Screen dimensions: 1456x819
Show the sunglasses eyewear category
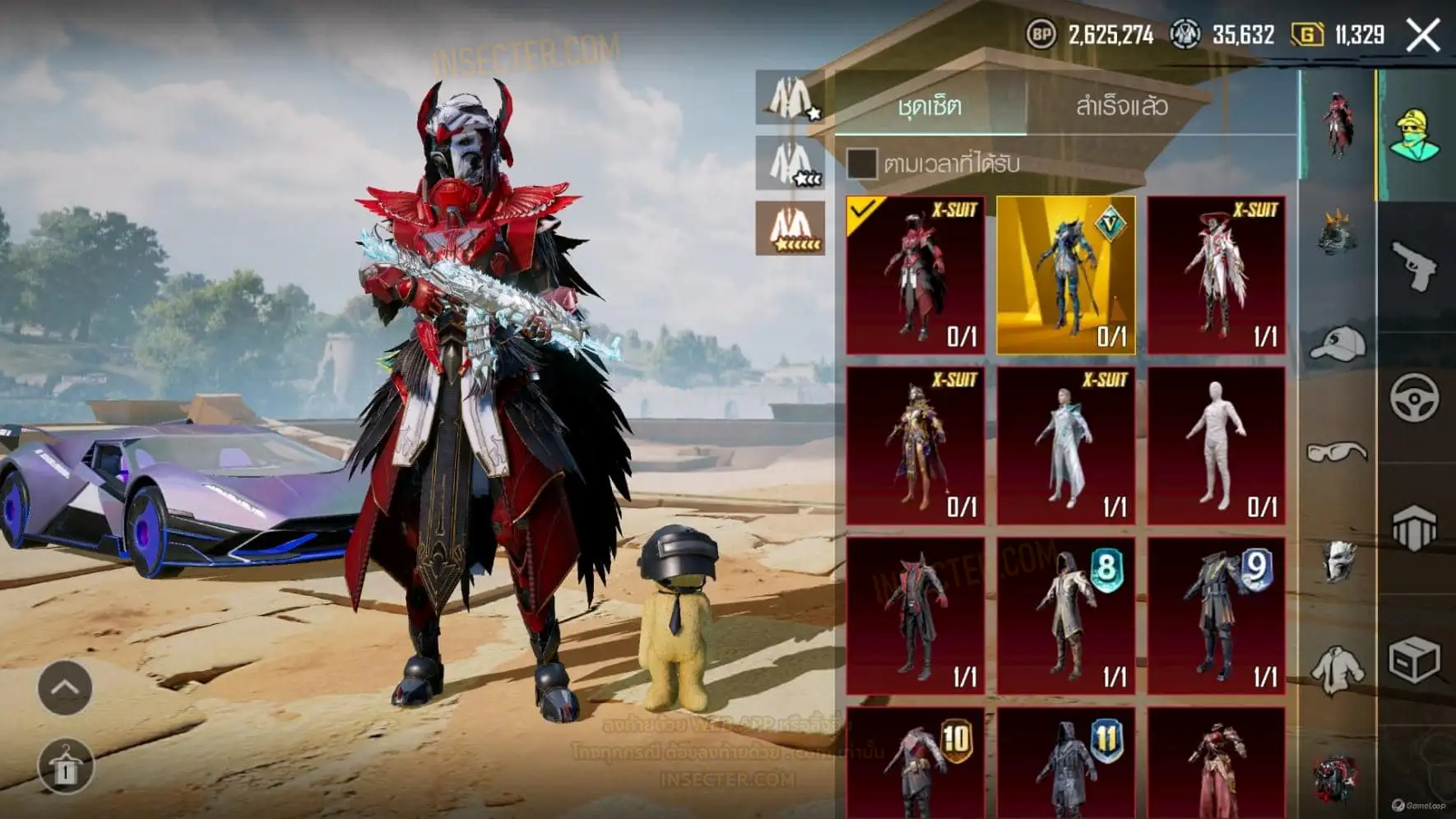pos(1337,451)
